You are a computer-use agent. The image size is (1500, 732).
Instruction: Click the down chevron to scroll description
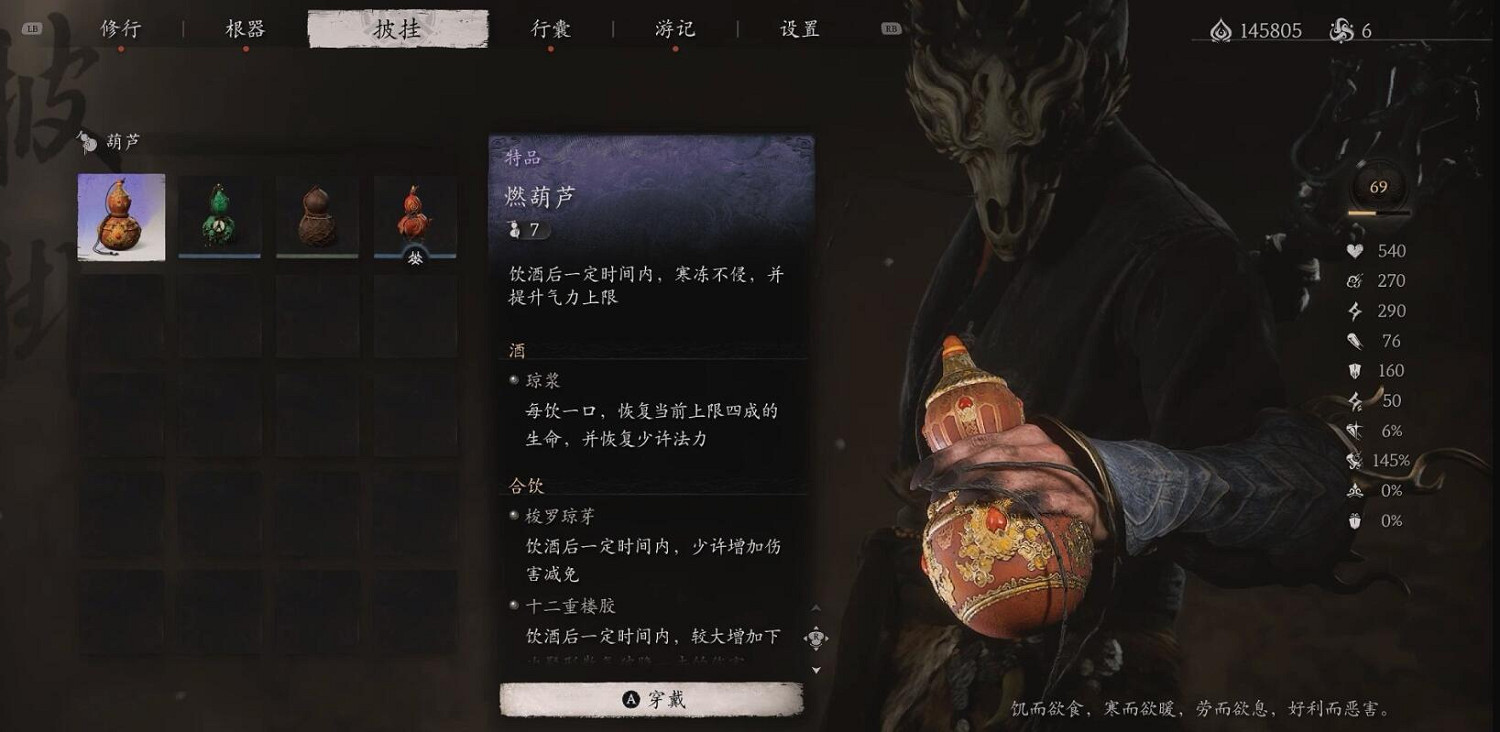click(x=816, y=670)
